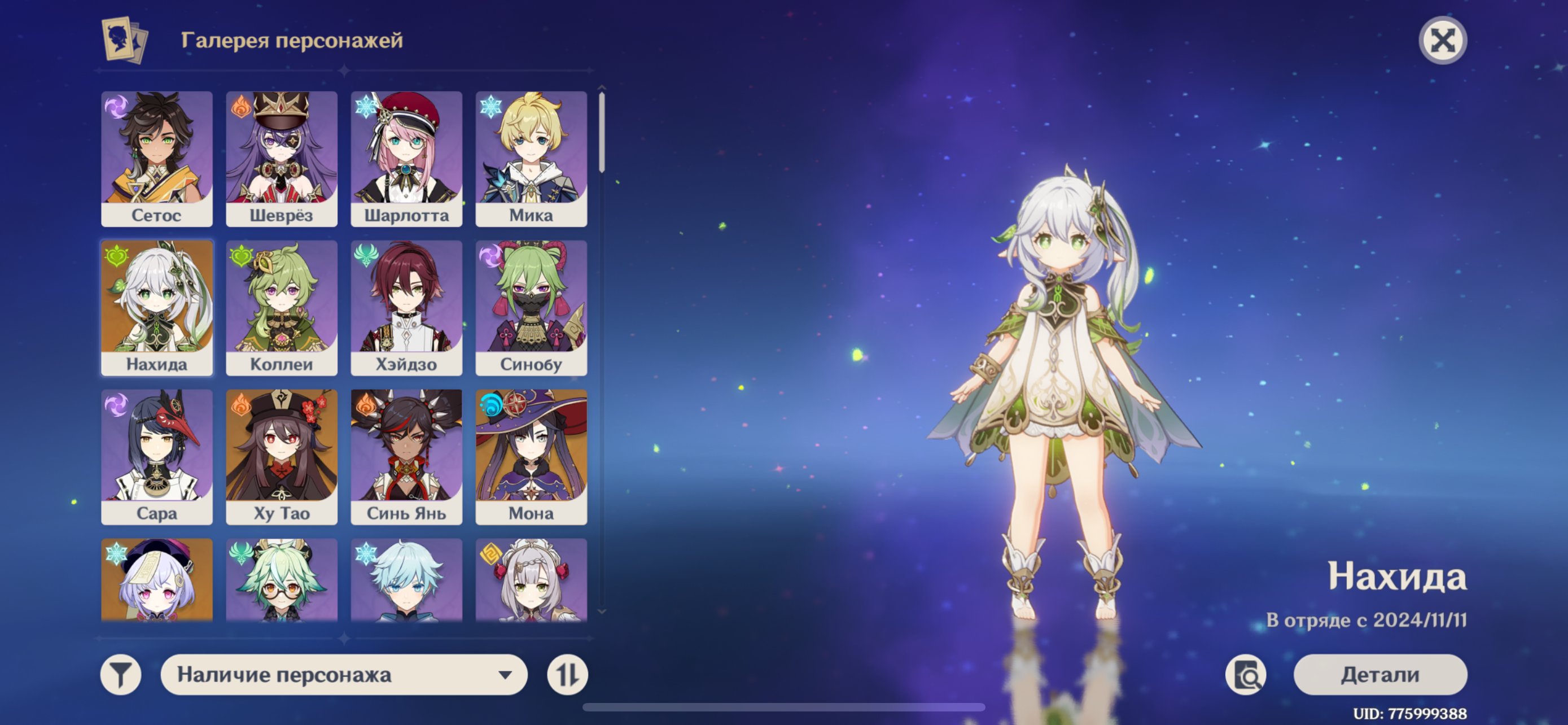This screenshot has width=1568, height=725.
Task: Open the Детали button for Нахида
Action: point(1380,675)
